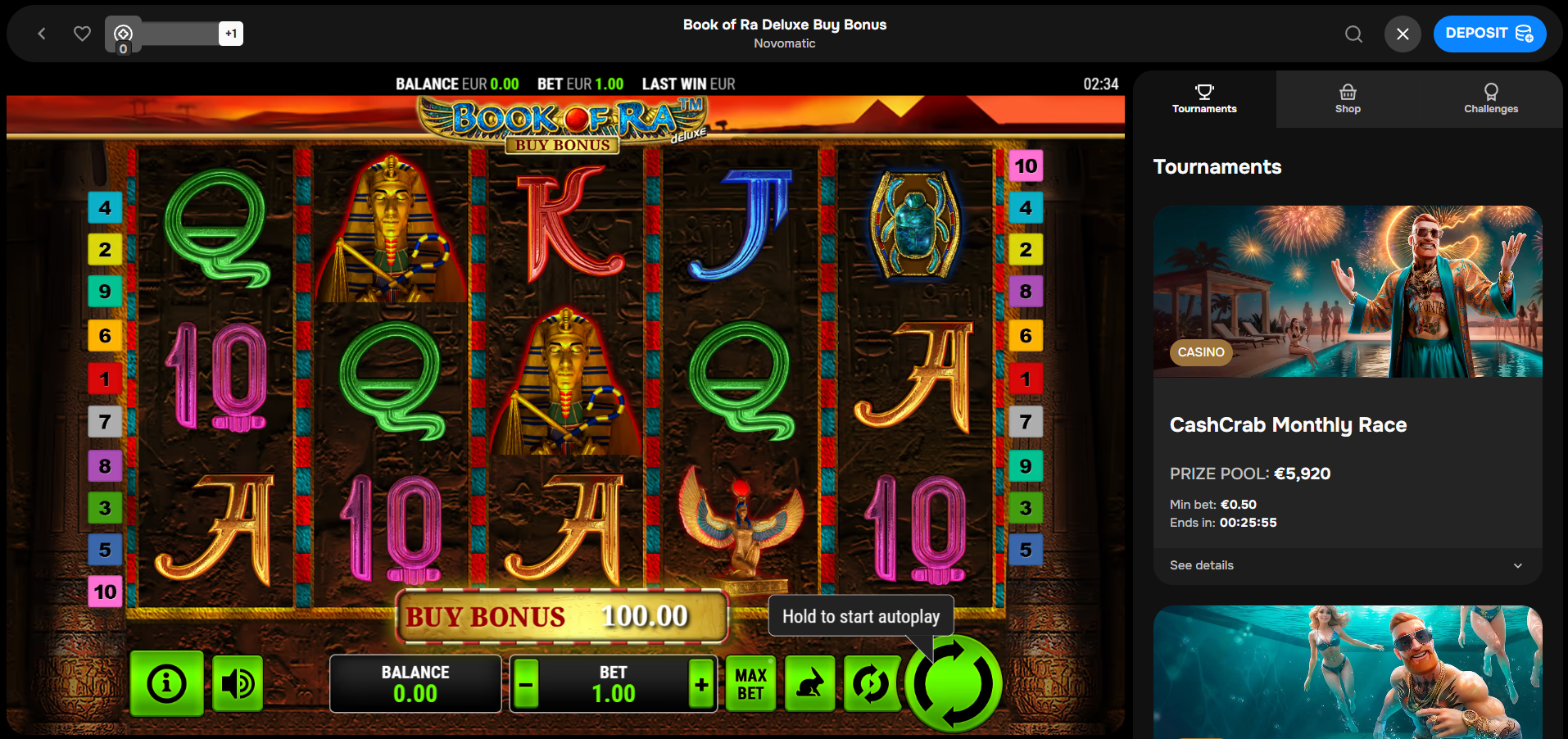Image resolution: width=1568 pixels, height=739 pixels.
Task: Spin the reels with the green spin button
Action: 953,683
